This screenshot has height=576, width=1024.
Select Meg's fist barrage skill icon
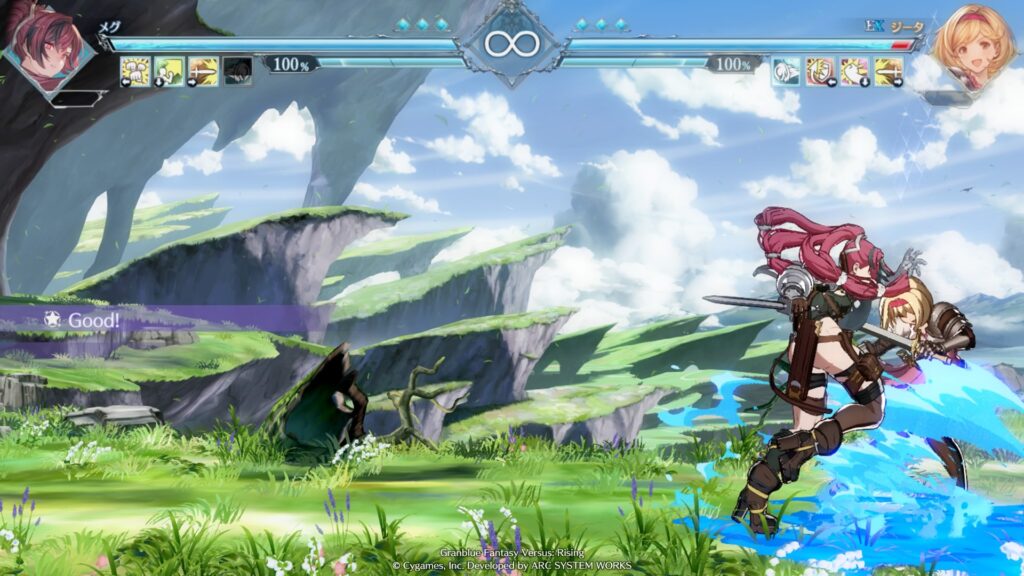pos(135,71)
